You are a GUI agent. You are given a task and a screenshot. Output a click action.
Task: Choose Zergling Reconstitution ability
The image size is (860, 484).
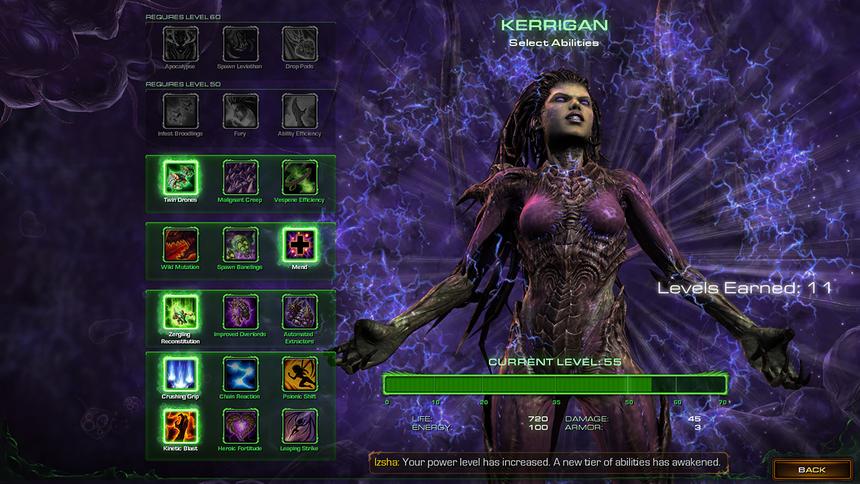point(181,311)
